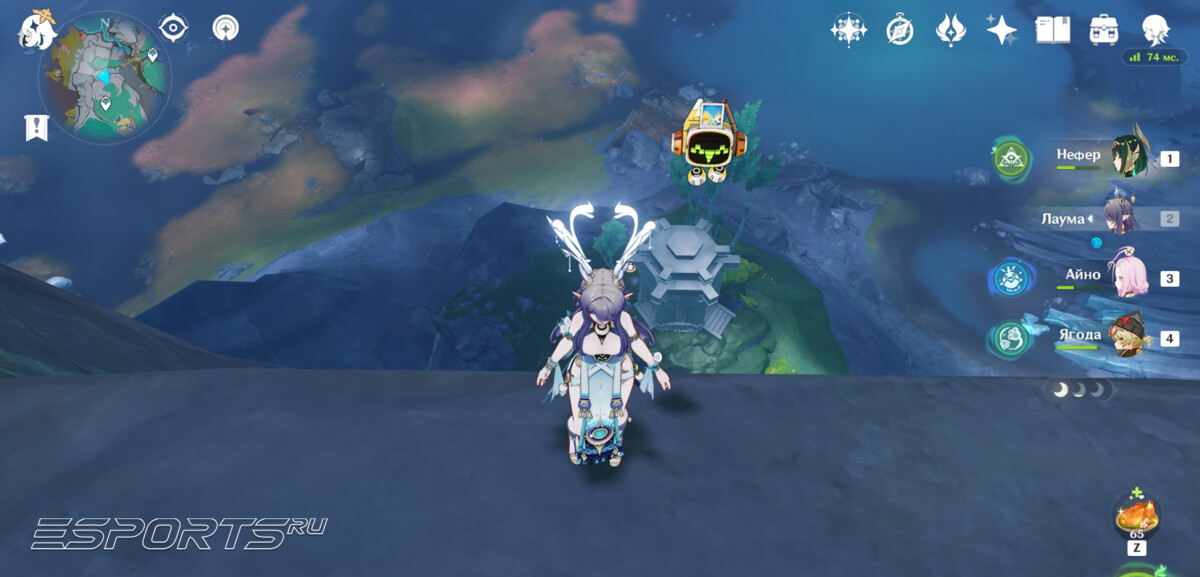Screen dimensions: 1200x577
Task: Open the quest log exclamation icon
Action: pyautogui.click(x=37, y=127)
